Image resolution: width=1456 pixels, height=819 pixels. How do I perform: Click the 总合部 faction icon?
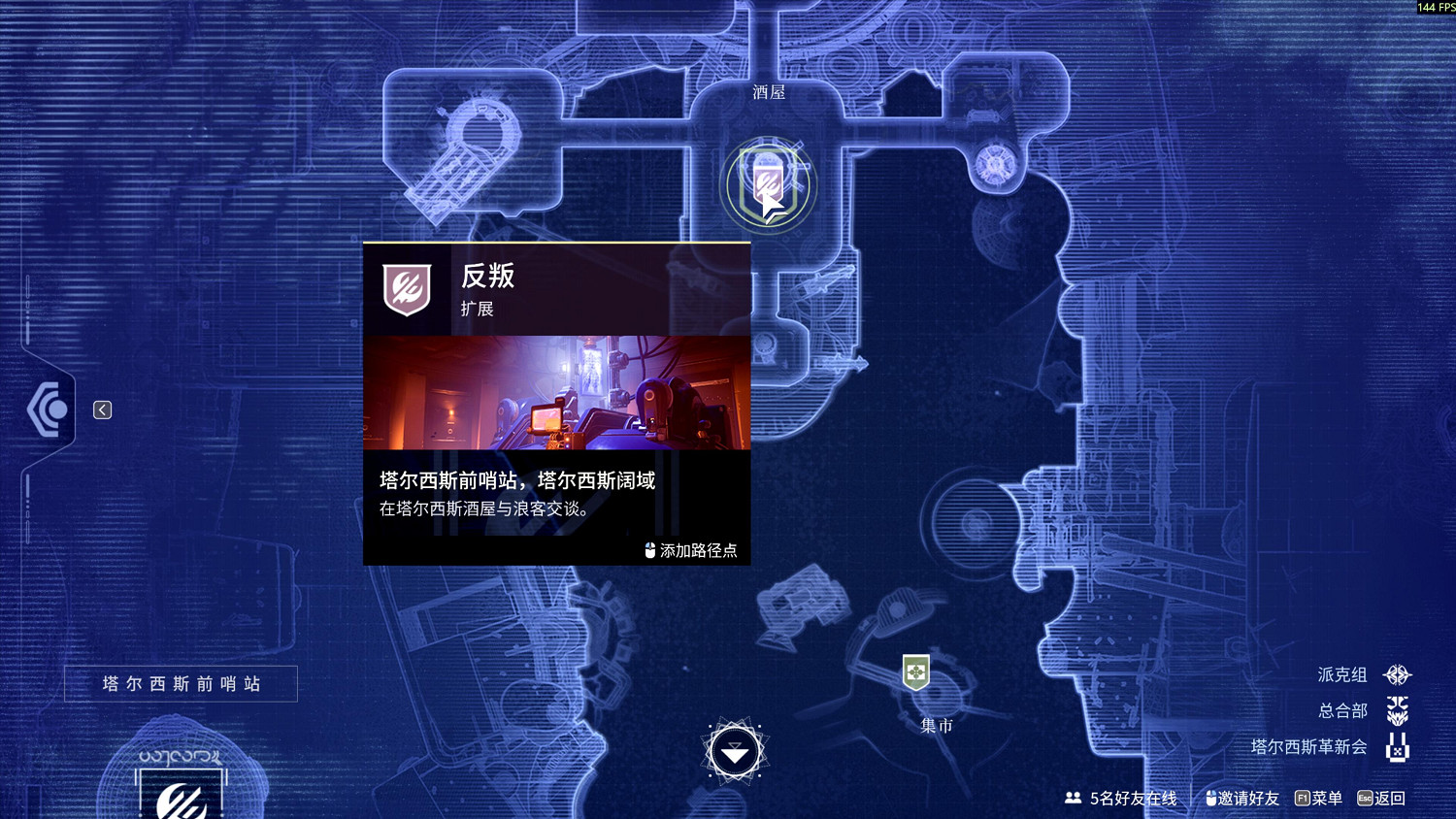1398,710
